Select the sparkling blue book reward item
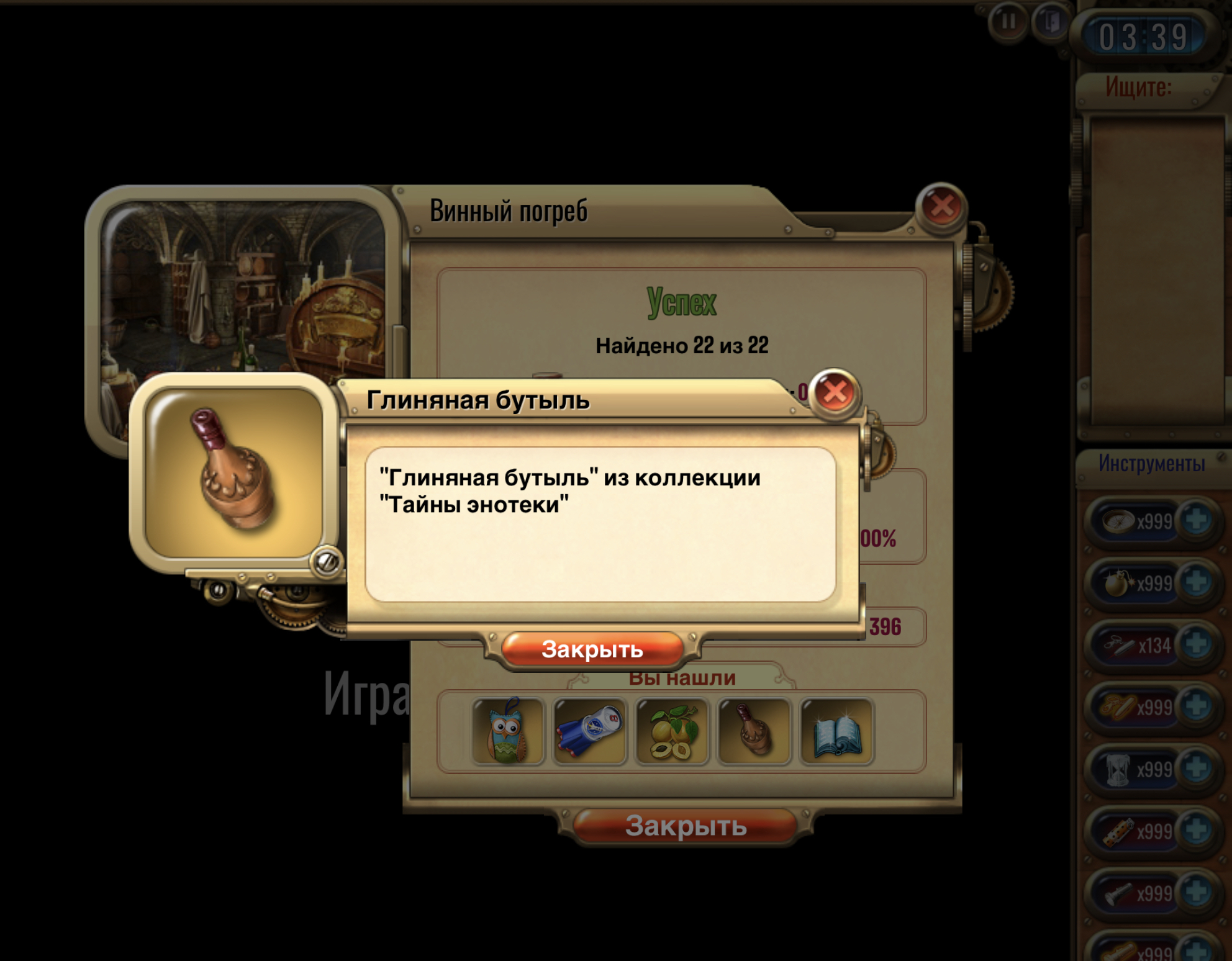 pyautogui.click(x=836, y=731)
